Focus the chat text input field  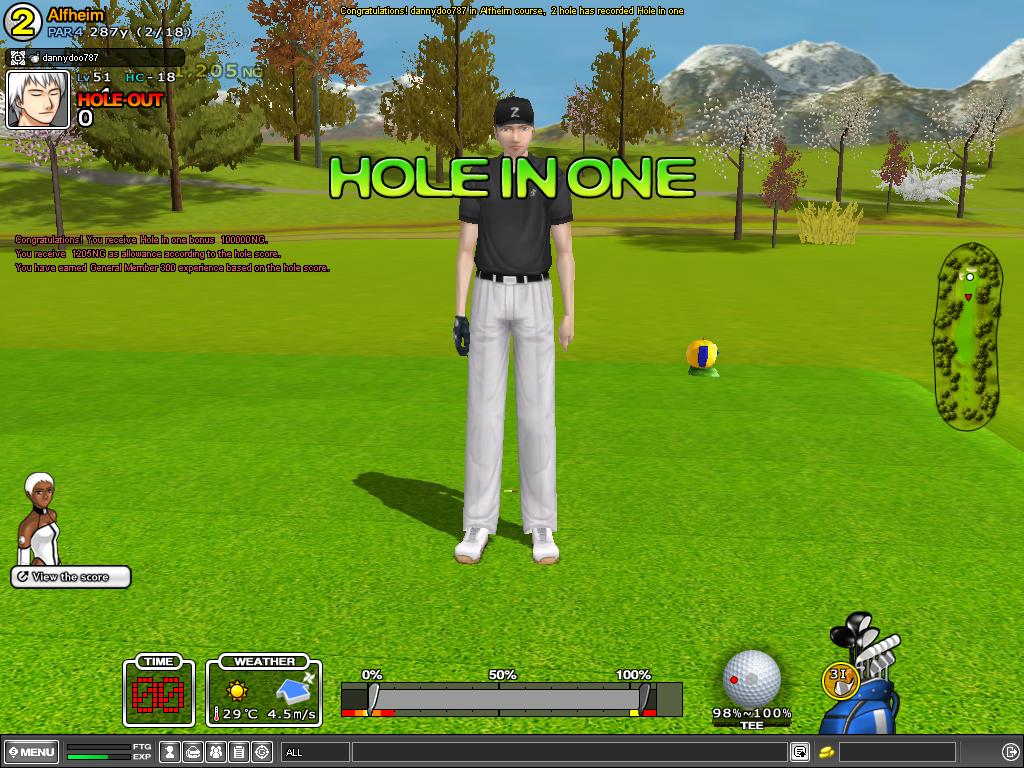[x=568, y=752]
